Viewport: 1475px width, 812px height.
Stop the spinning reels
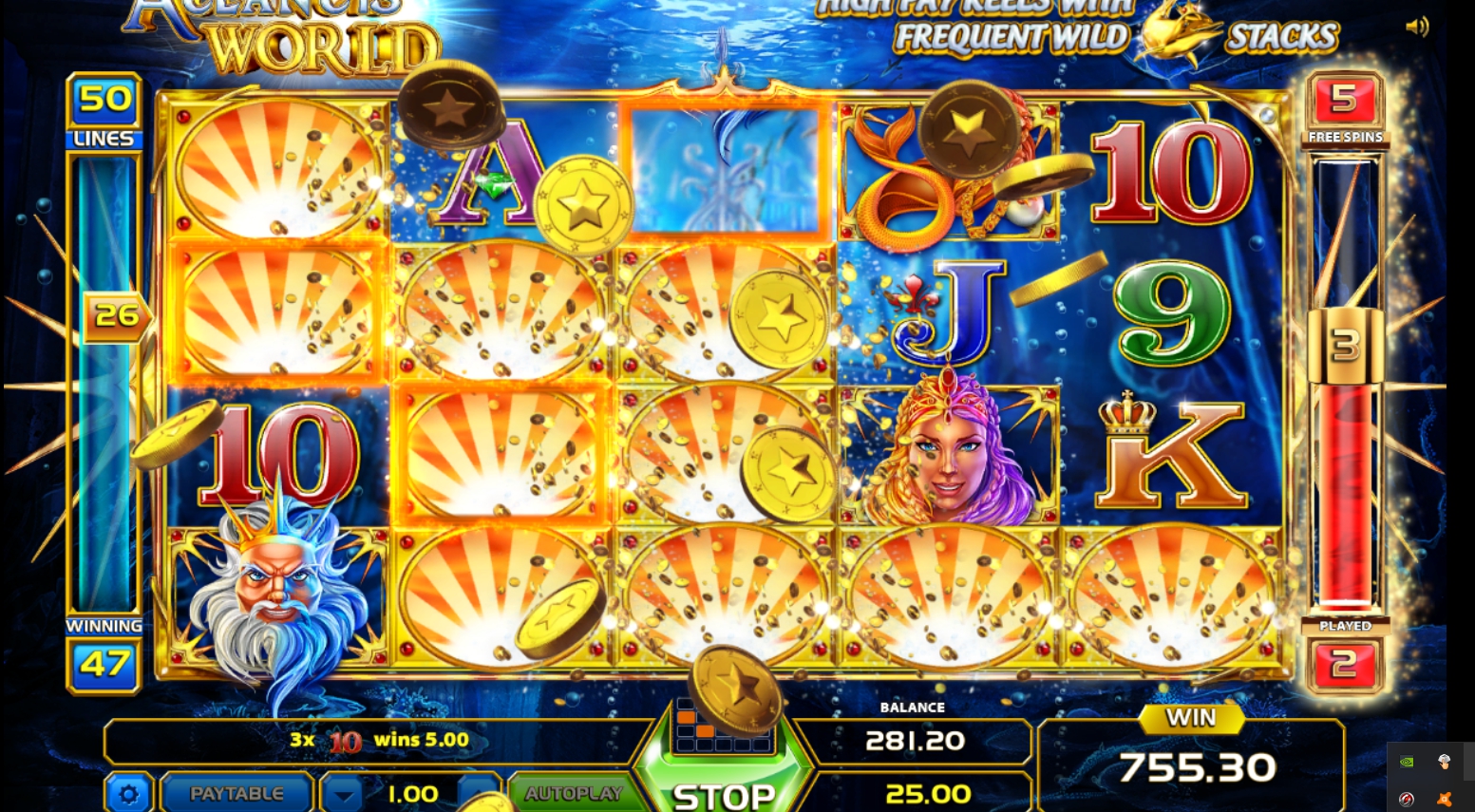click(724, 794)
